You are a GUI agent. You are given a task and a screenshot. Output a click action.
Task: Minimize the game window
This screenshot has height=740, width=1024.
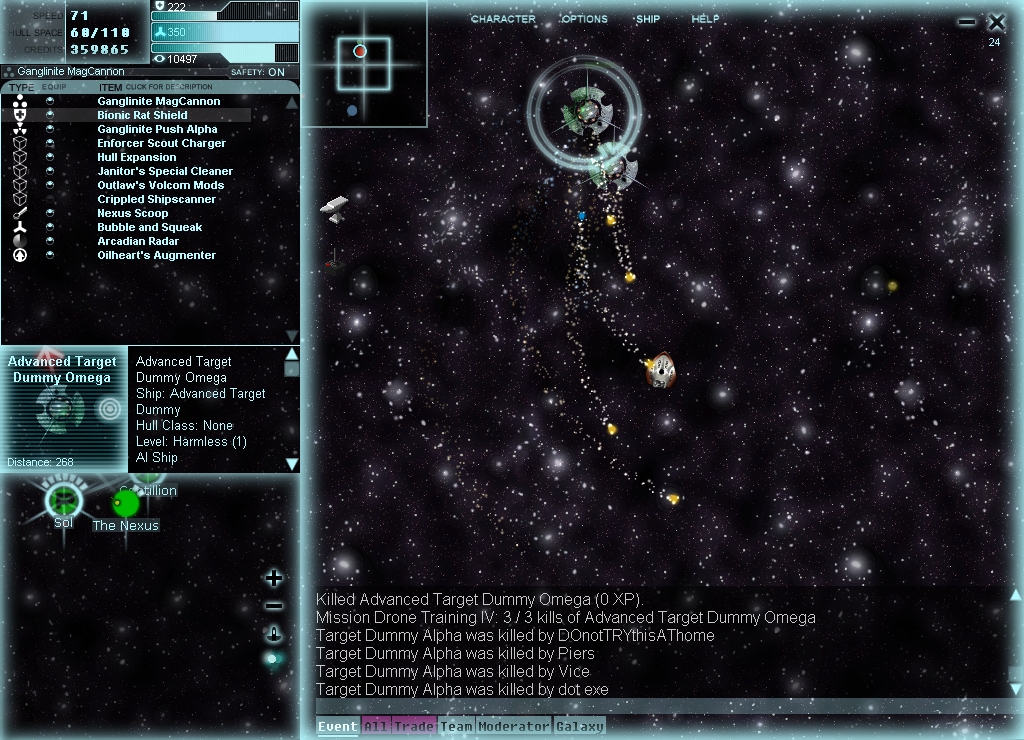966,22
